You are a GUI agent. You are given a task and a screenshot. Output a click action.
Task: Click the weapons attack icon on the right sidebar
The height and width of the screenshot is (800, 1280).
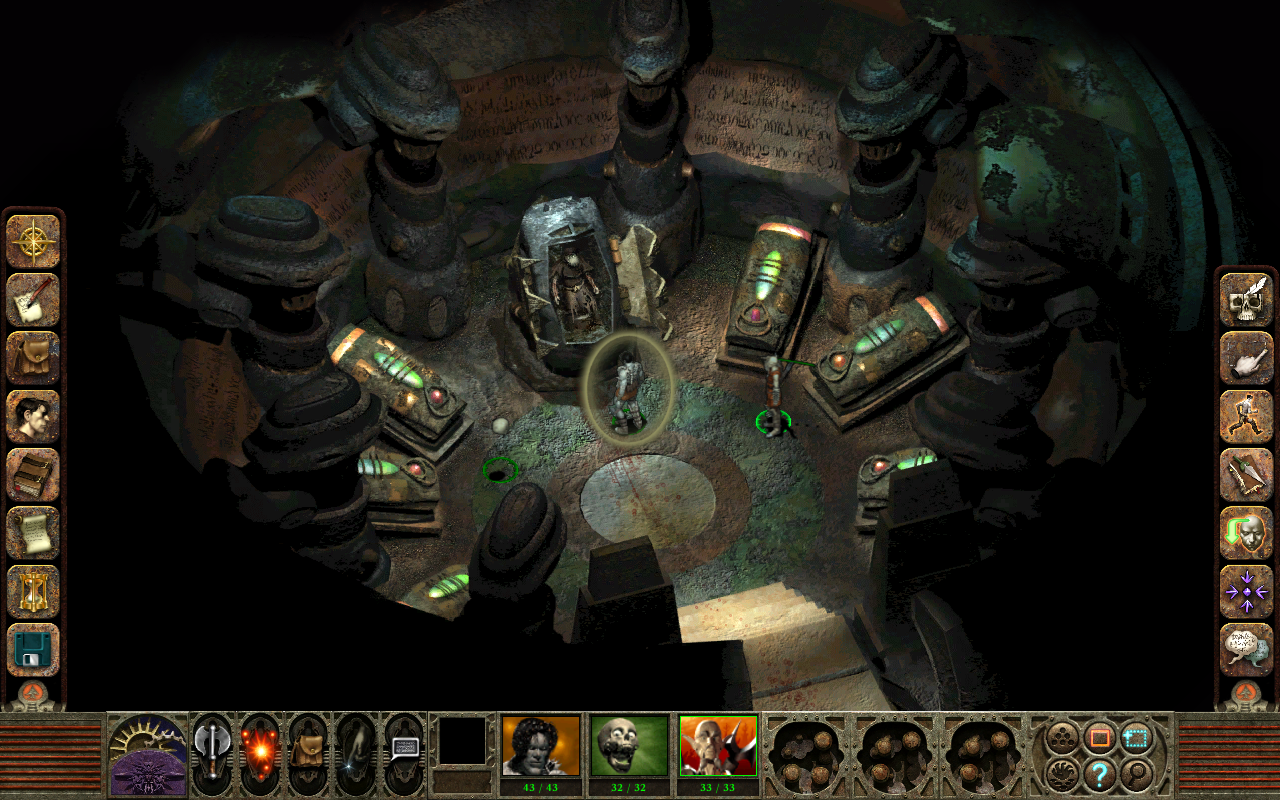pos(1246,472)
